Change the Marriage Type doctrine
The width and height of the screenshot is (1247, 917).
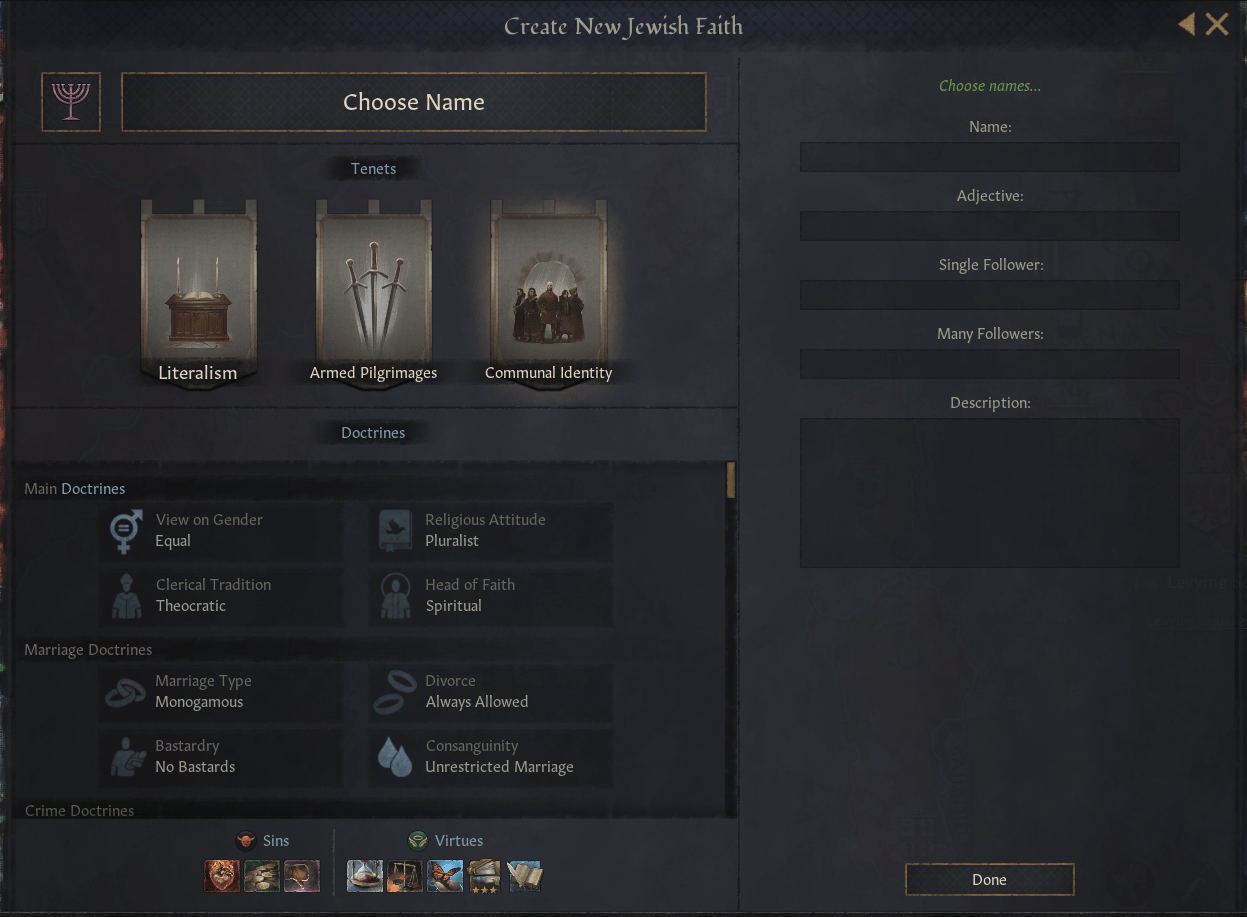pyautogui.click(x=222, y=692)
